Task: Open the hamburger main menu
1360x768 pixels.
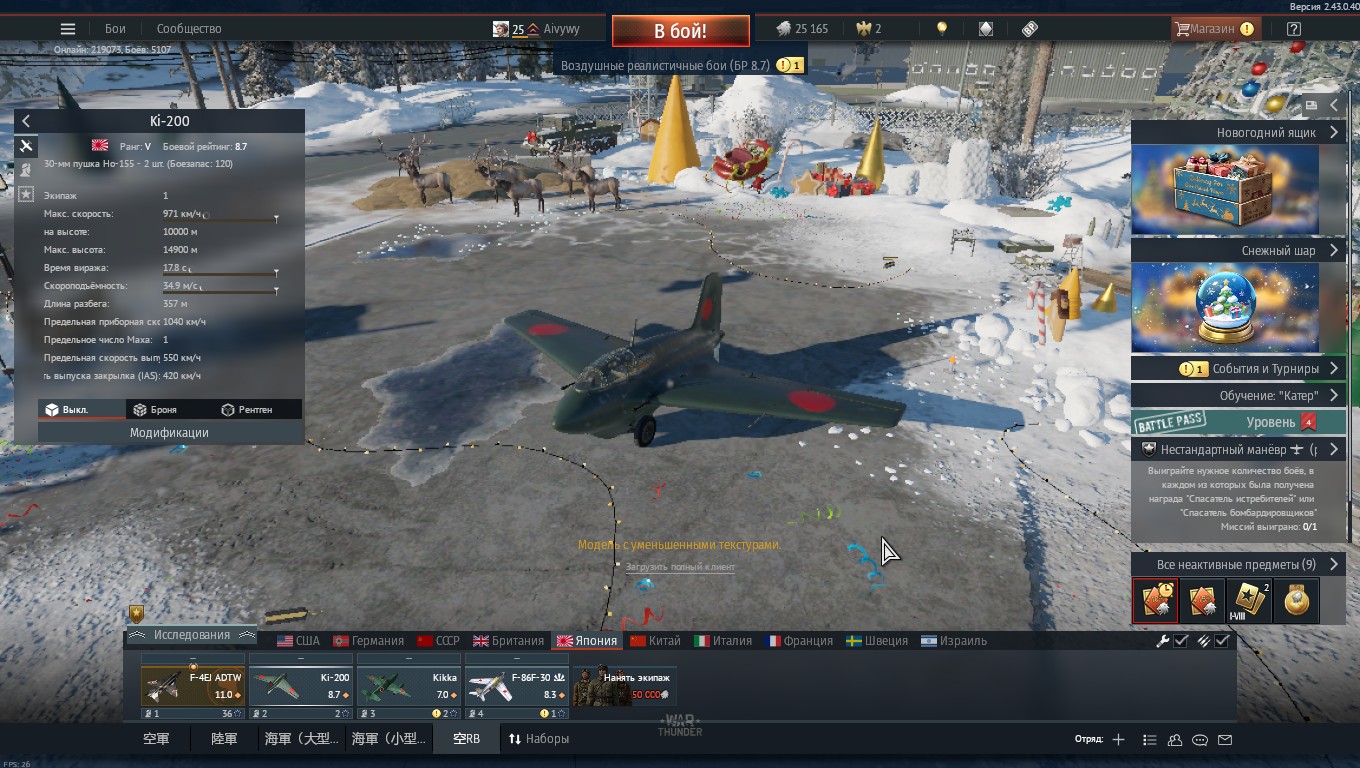Action: [x=68, y=29]
